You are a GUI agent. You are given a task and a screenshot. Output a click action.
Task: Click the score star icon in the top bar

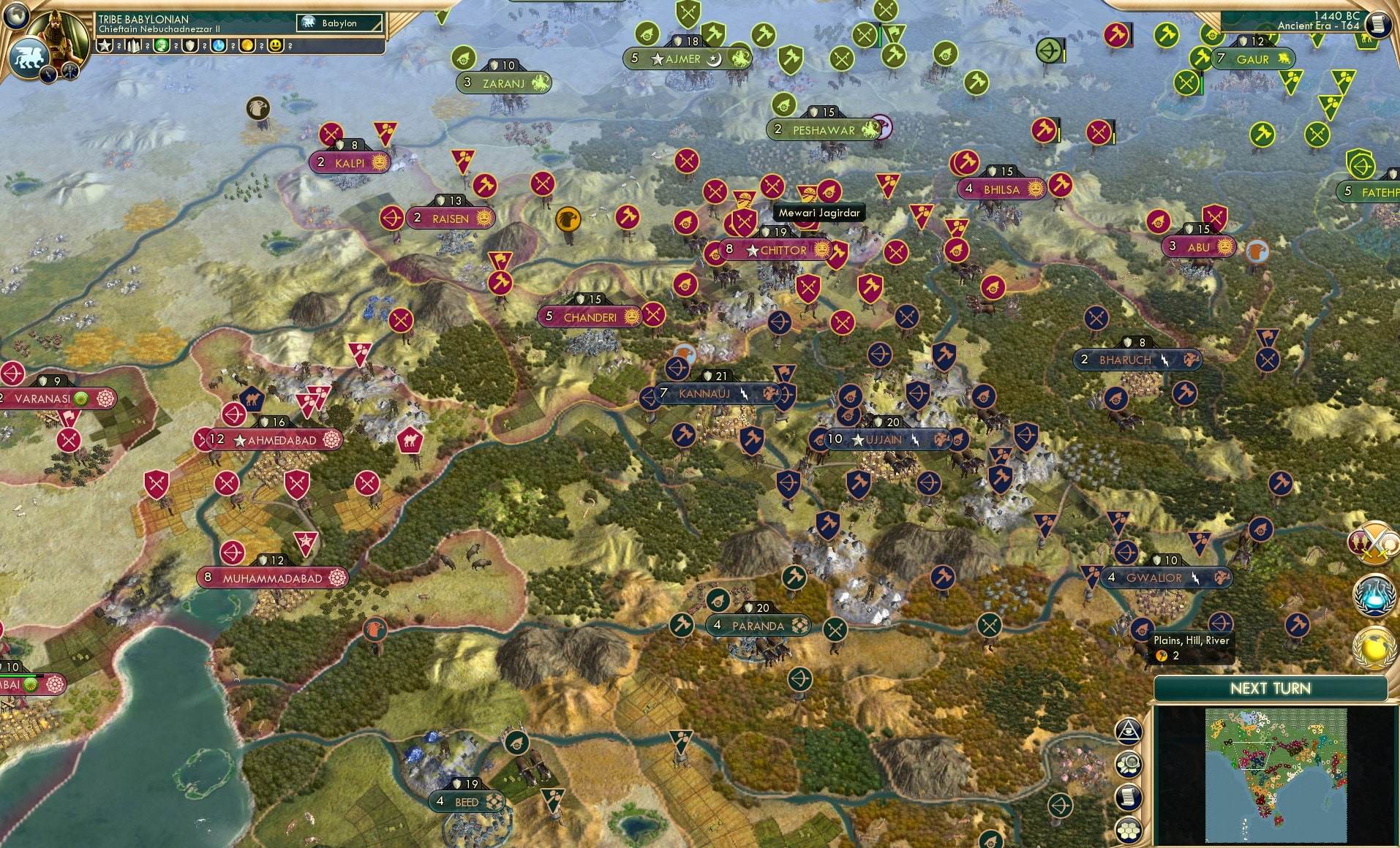point(104,45)
